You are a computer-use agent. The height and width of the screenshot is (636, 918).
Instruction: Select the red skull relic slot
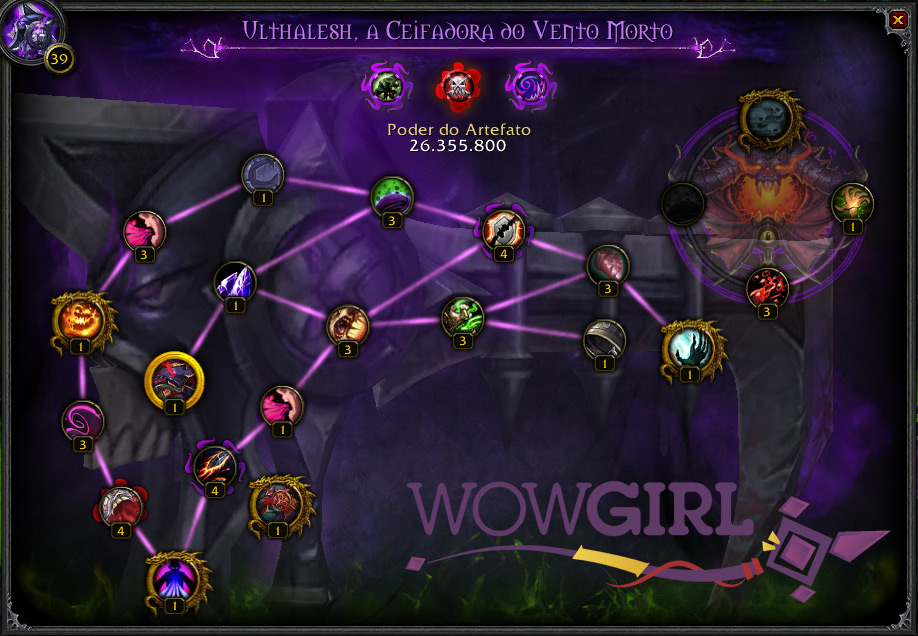pyautogui.click(x=457, y=86)
